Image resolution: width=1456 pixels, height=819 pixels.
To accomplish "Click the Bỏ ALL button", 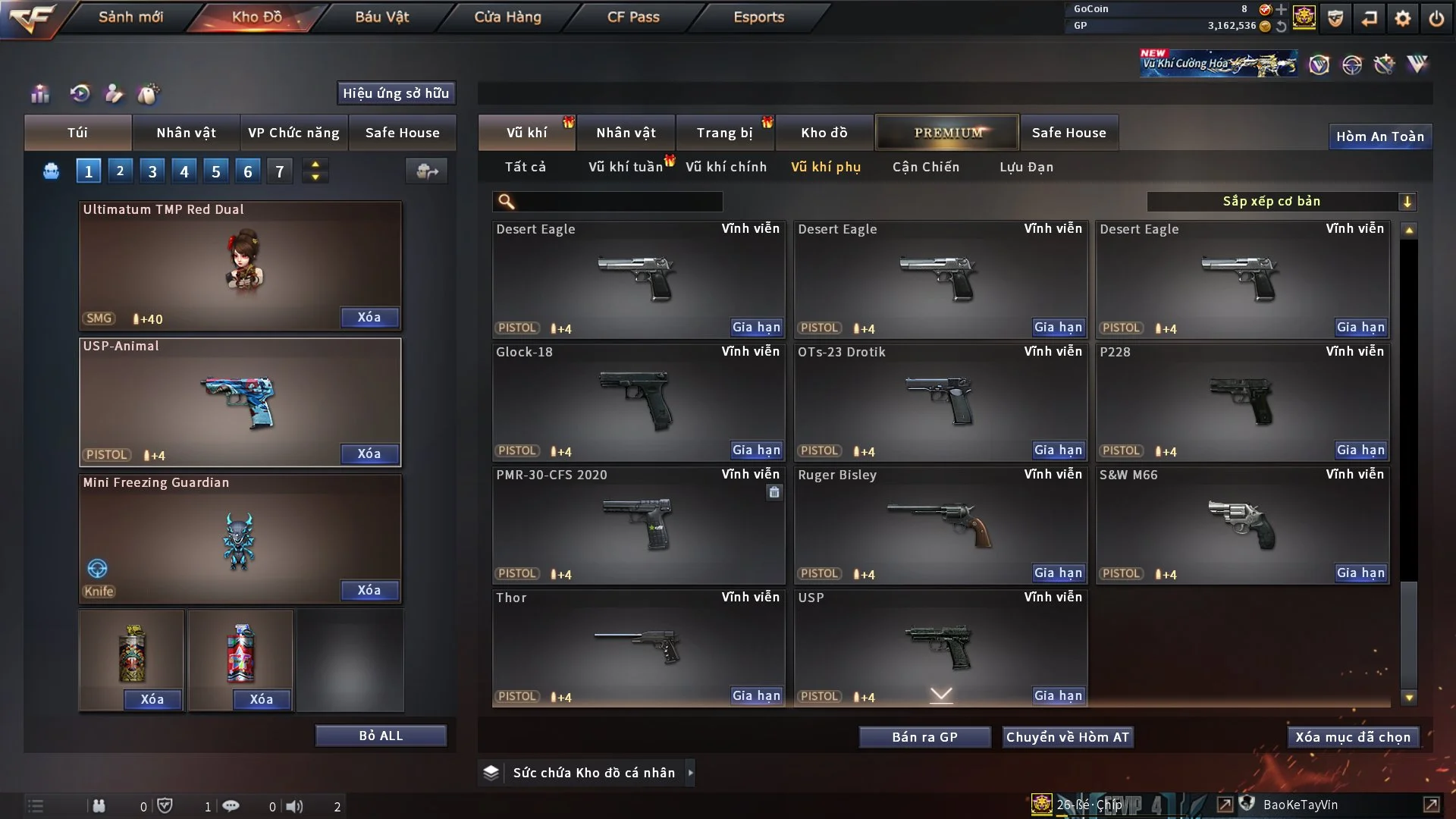I will point(381,736).
